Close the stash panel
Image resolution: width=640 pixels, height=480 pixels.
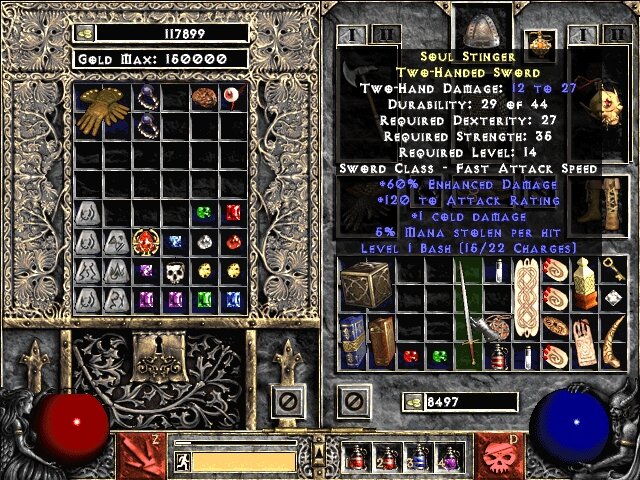click(287, 403)
